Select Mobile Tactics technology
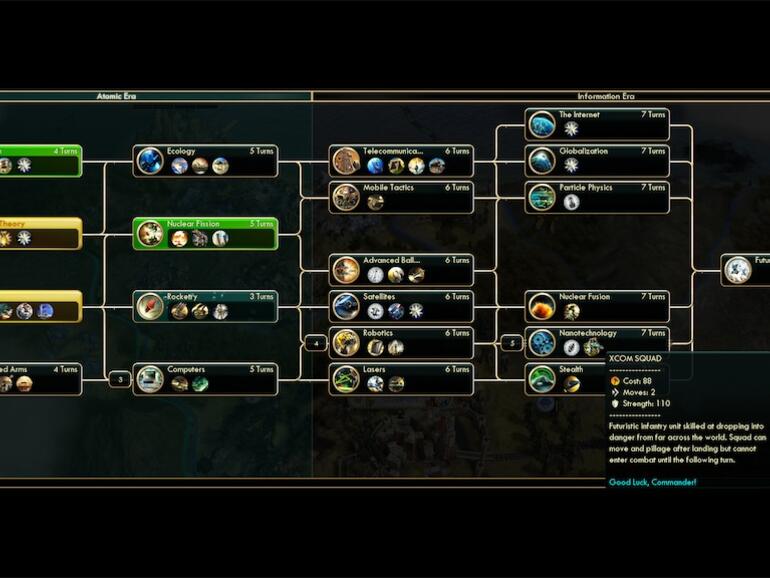This screenshot has width=770, height=578. [x=401, y=196]
